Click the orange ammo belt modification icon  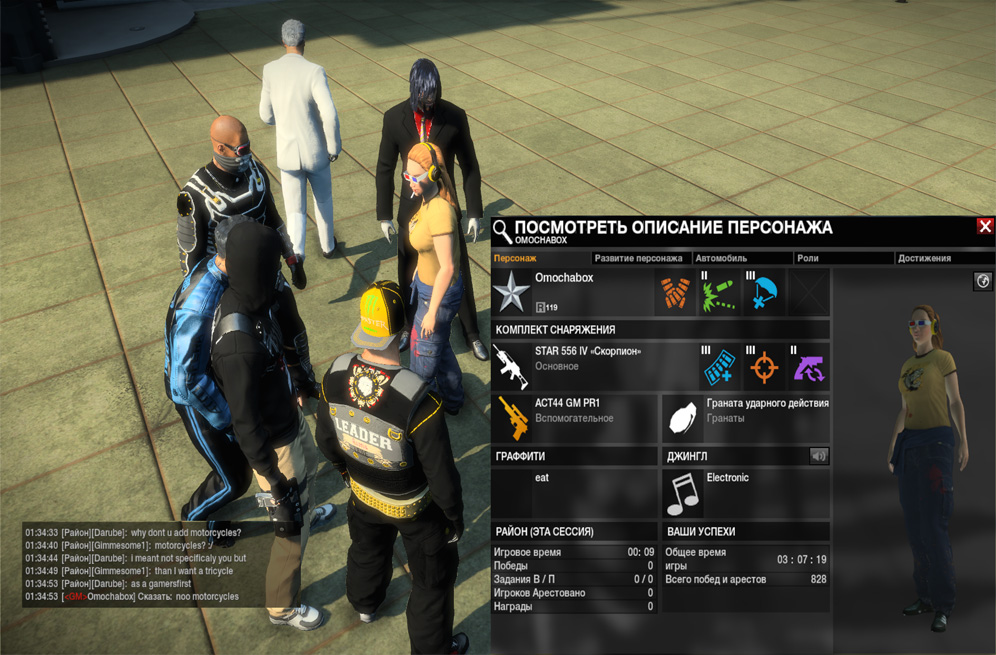coord(675,293)
